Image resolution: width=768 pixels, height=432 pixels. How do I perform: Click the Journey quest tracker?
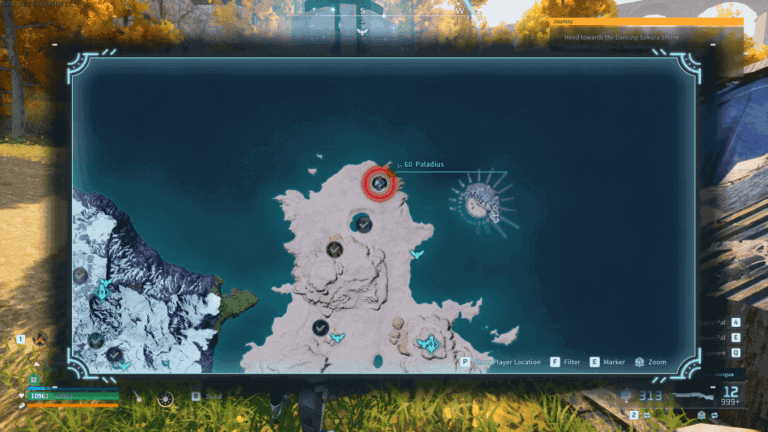click(647, 29)
